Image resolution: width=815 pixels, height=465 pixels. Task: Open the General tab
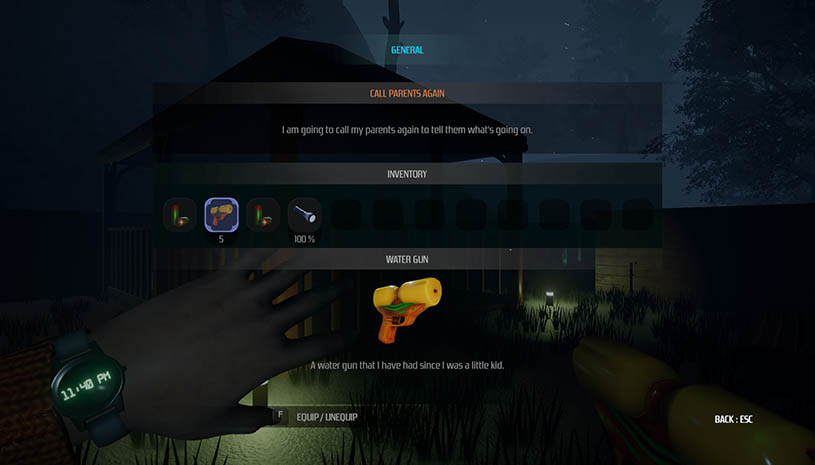click(x=407, y=49)
